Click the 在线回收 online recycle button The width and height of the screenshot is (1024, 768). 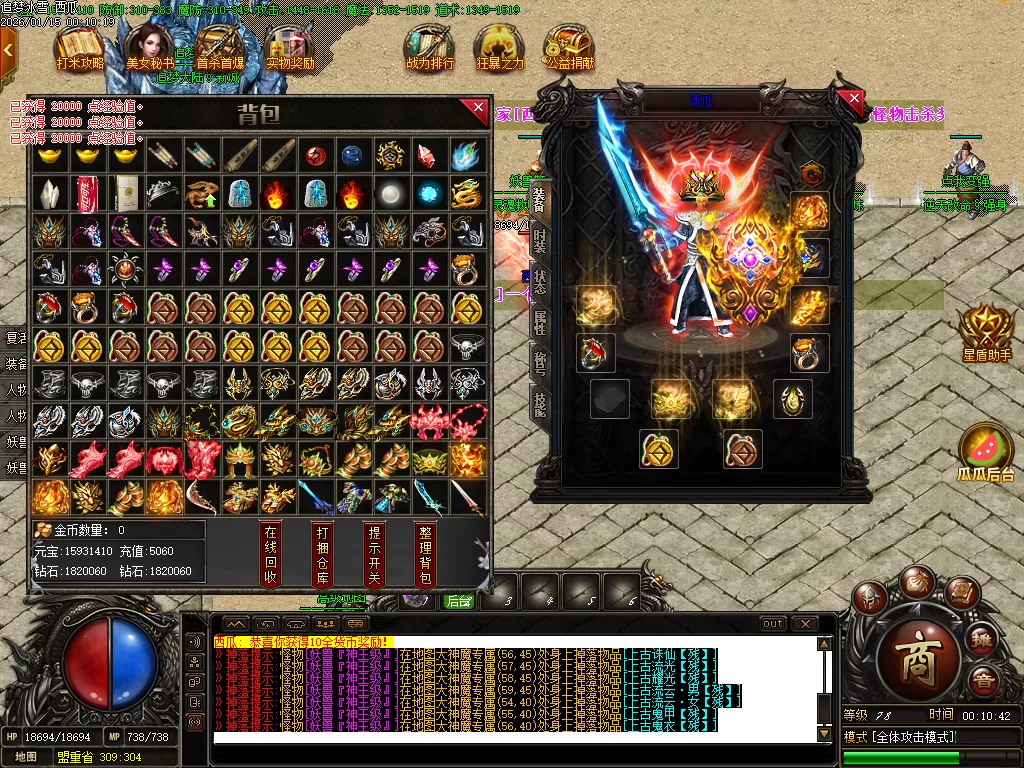pyautogui.click(x=270, y=553)
